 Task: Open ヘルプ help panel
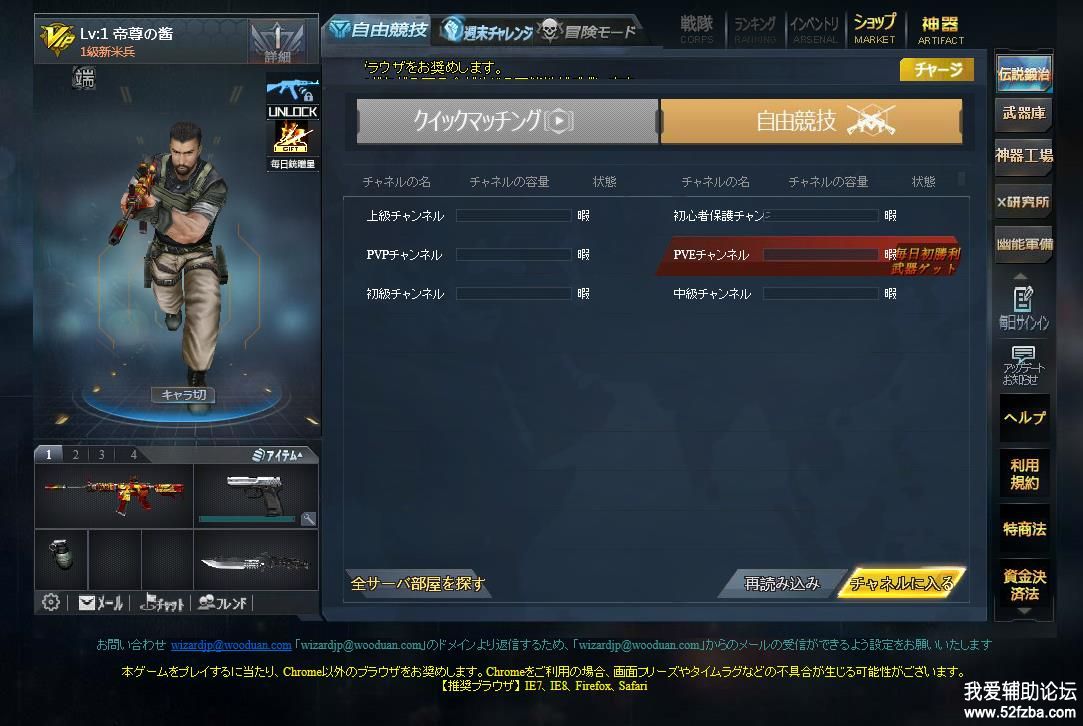click(1024, 418)
